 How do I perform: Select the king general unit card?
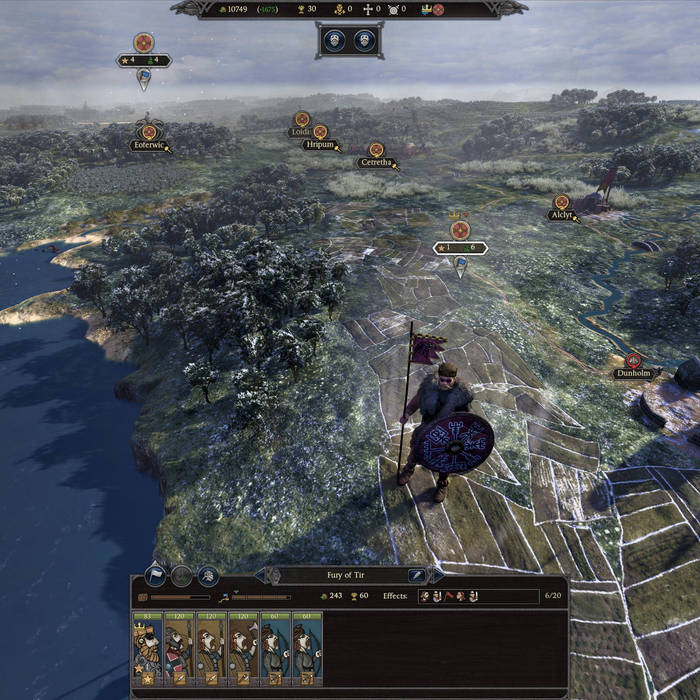click(147, 649)
